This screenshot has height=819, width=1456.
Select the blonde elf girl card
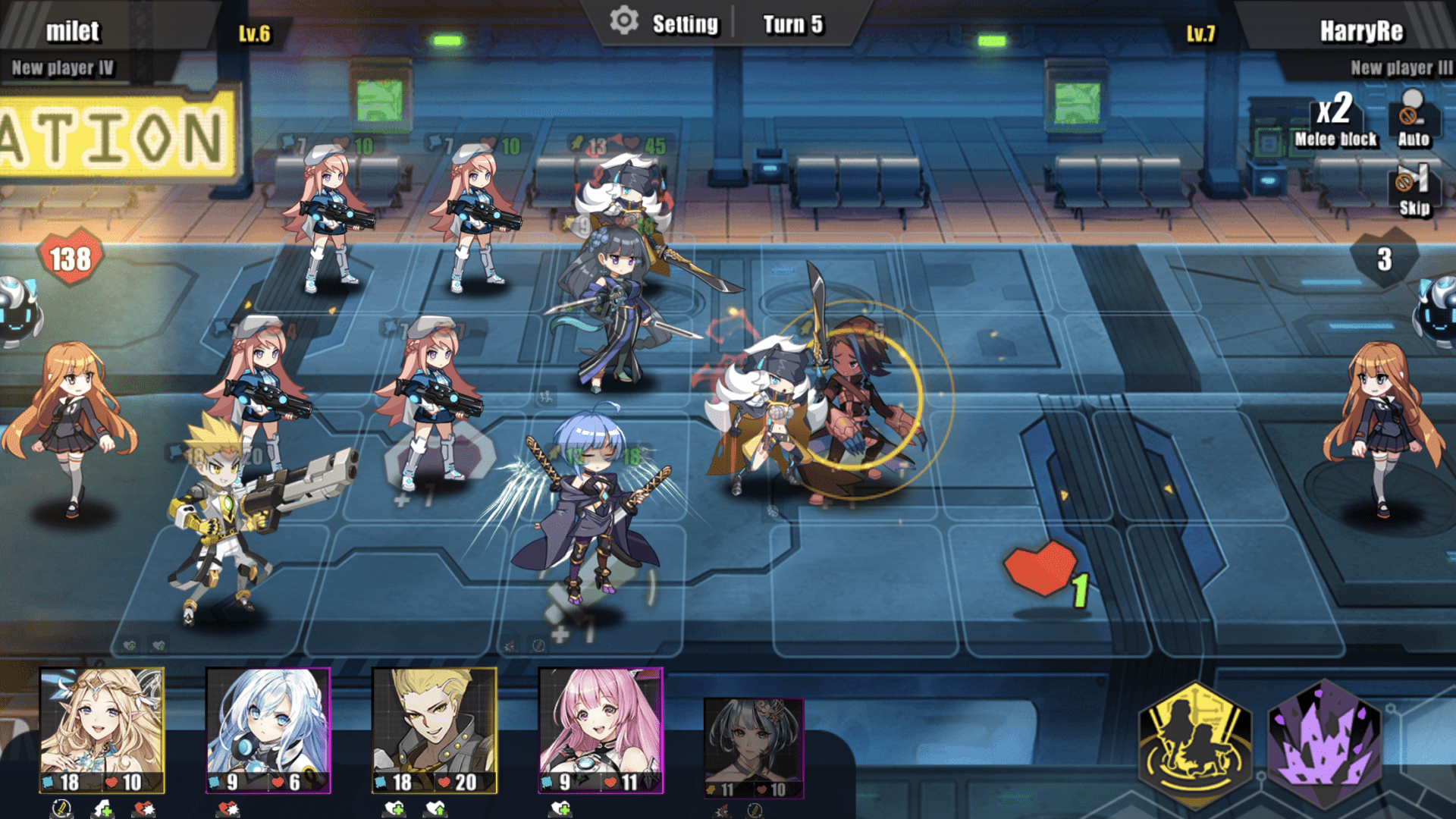coord(102,730)
